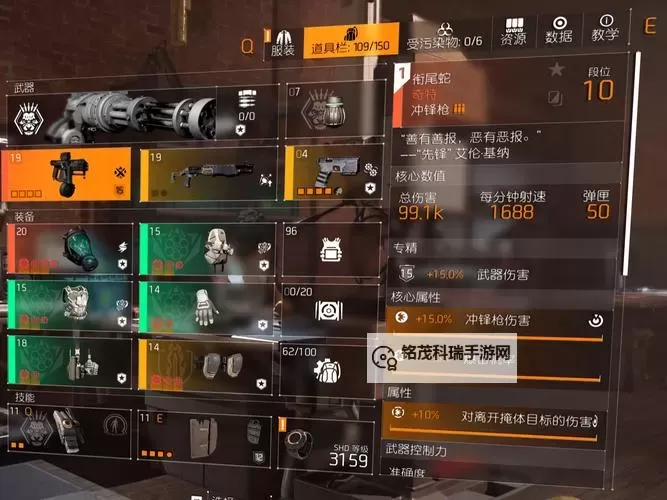667x500 pixels.
Task: Choose the chest armor vest slot
Action: coord(70,305)
